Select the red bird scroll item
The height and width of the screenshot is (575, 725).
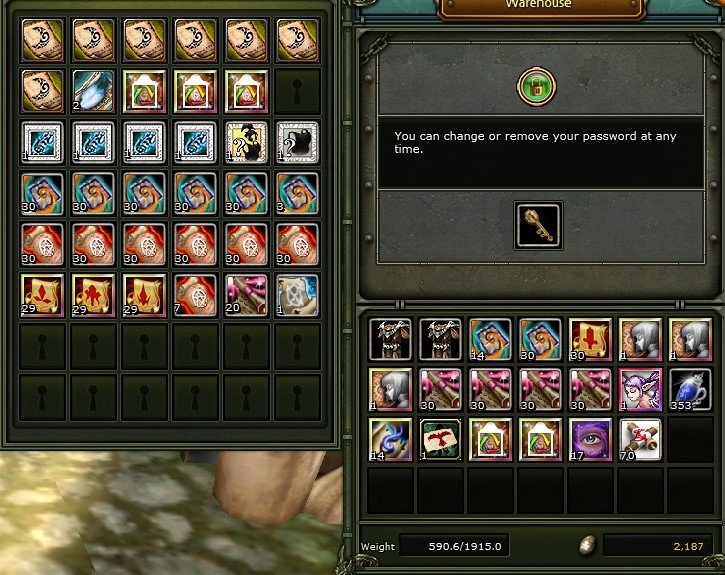click(439, 438)
